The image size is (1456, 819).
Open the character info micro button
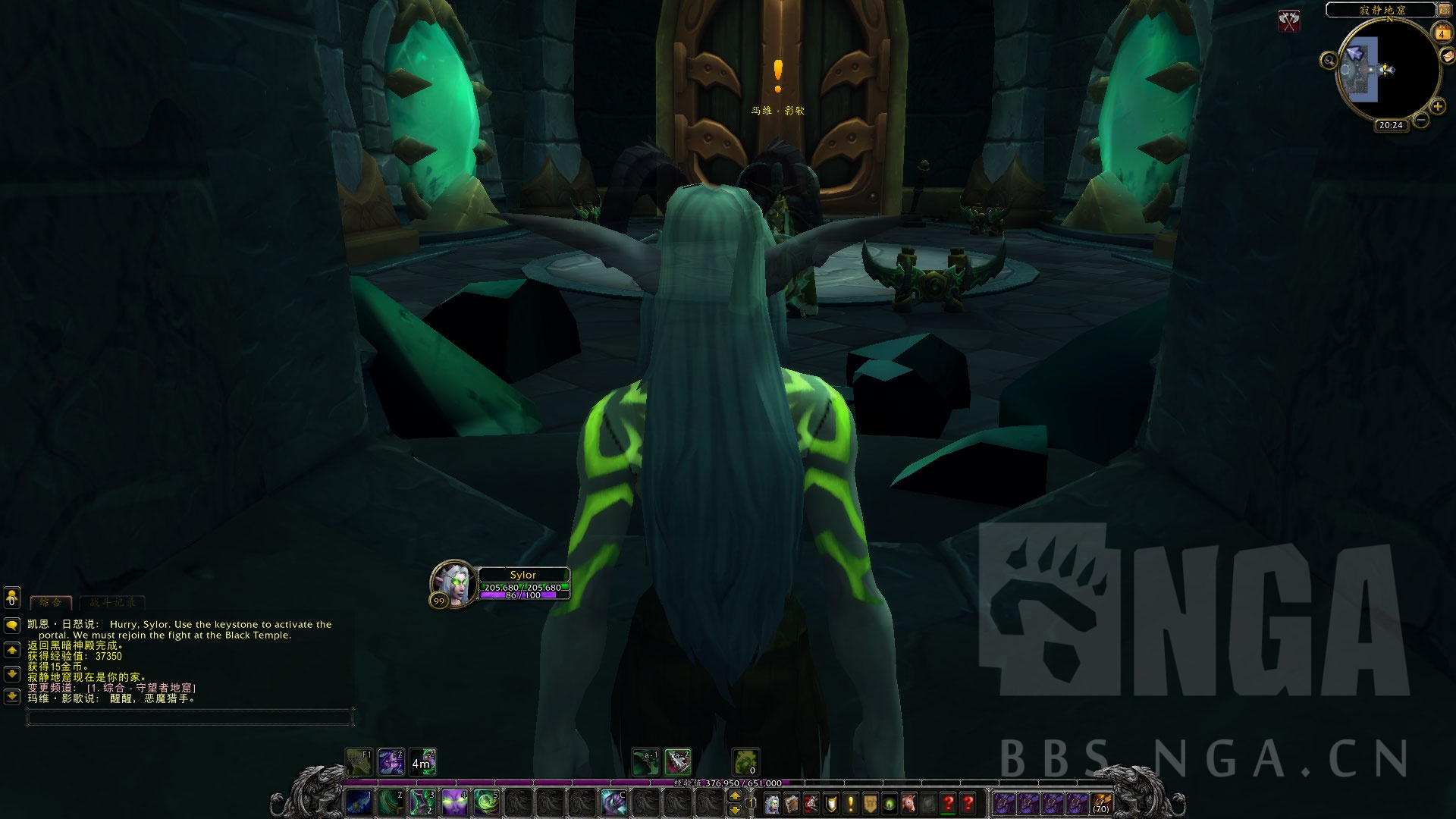coord(771,803)
